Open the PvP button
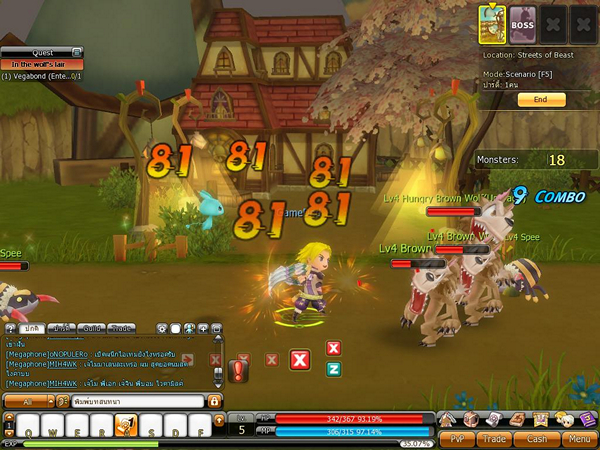 click(458, 438)
